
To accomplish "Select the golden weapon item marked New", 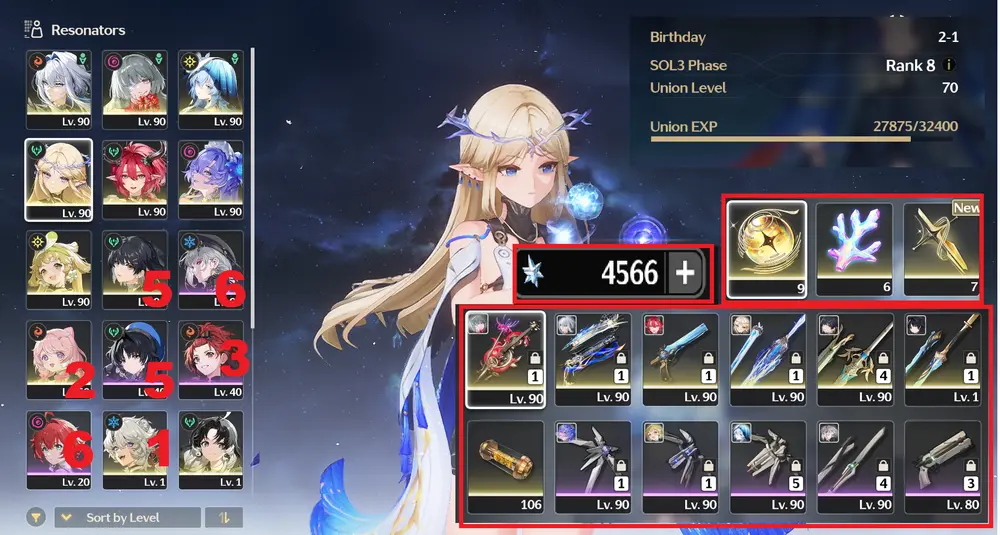I will 942,249.
